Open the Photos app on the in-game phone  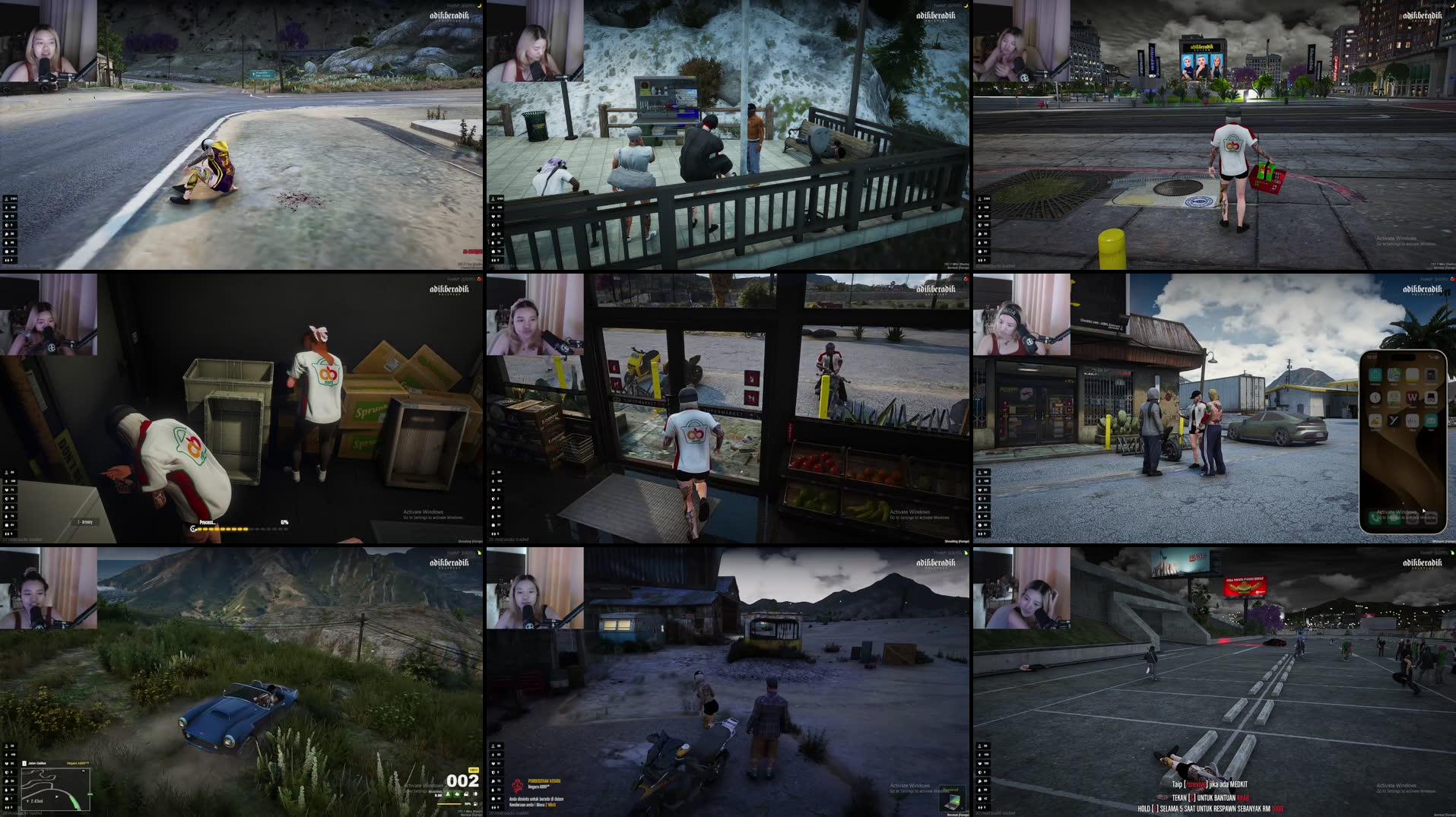pos(1375,421)
